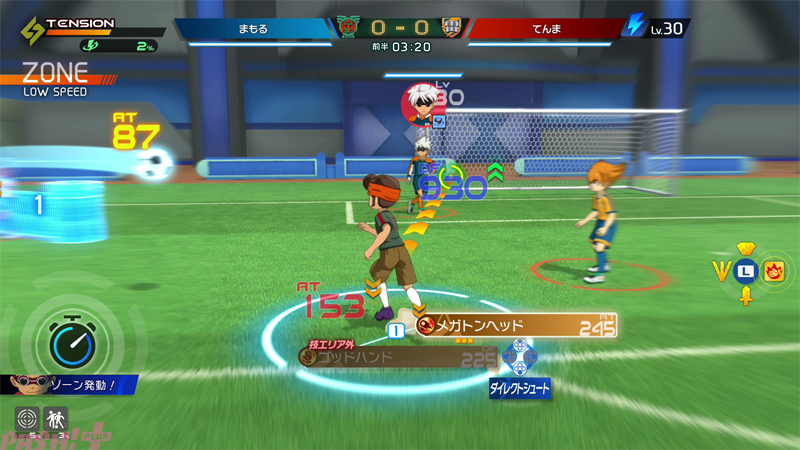800x450 pixels.
Task: Choose the greyed-out ゴッドハンド technique
Action: pyautogui.click(x=398, y=356)
